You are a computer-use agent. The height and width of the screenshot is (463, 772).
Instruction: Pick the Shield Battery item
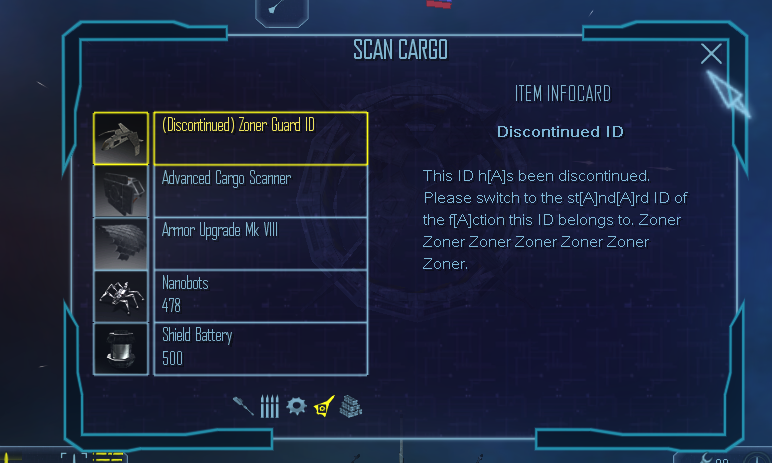pyautogui.click(x=260, y=347)
